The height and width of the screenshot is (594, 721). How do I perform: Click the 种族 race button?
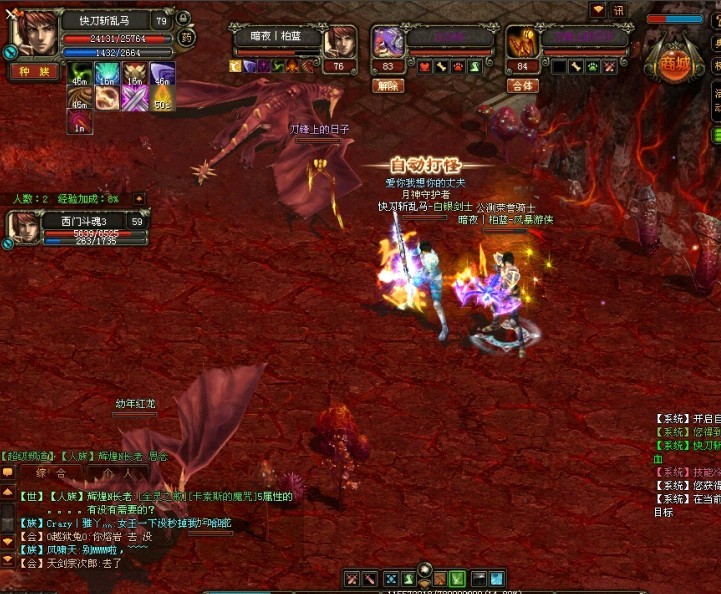(34, 72)
